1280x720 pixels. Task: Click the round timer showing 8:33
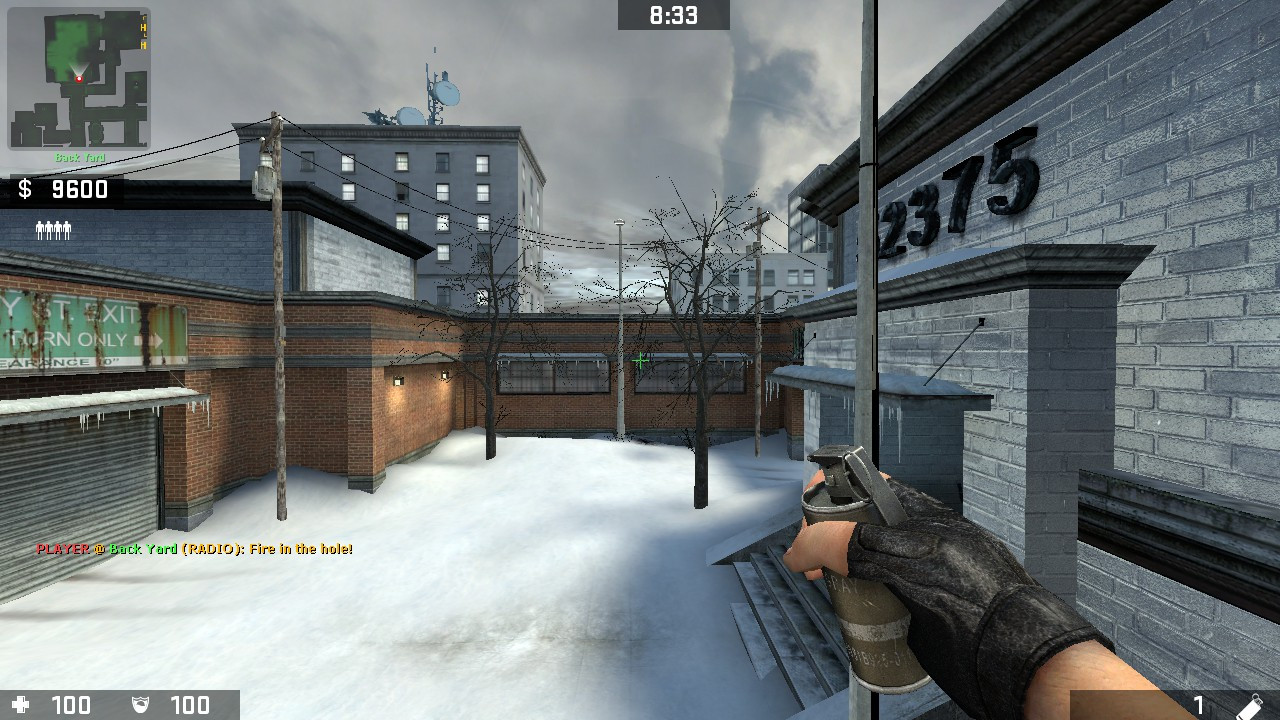pos(671,14)
